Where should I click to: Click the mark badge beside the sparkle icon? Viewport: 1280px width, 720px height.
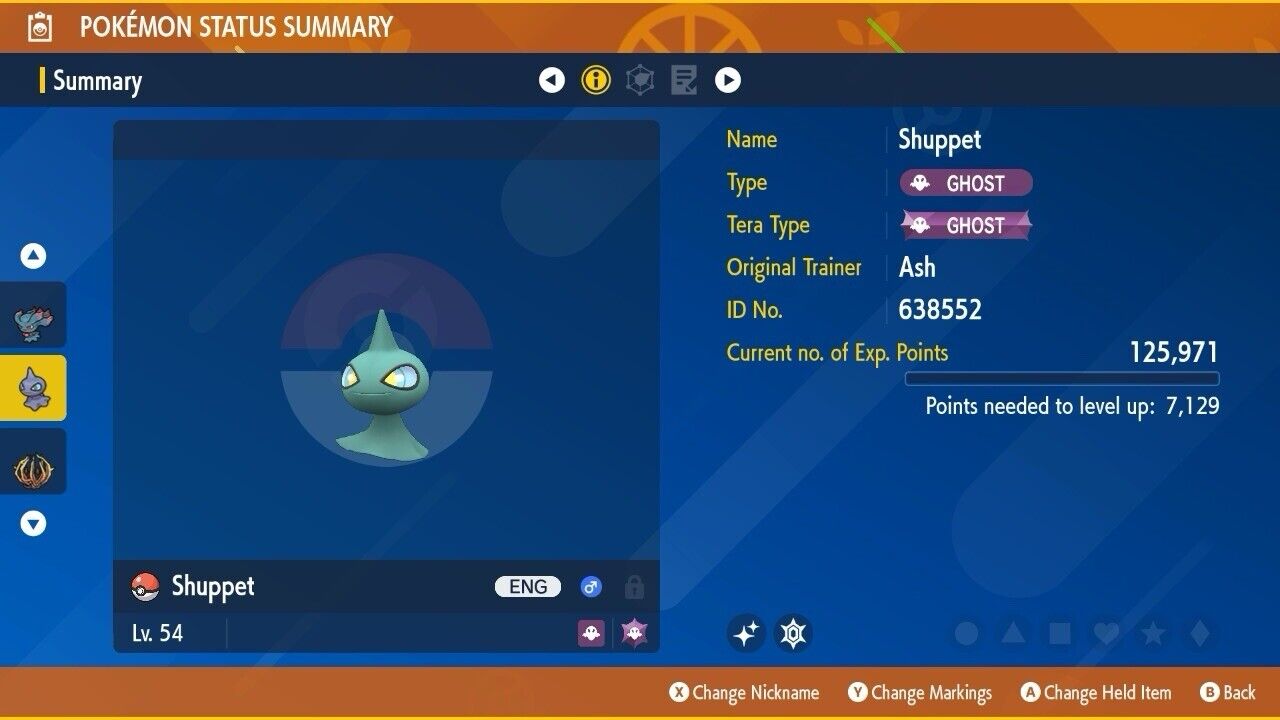[793, 633]
